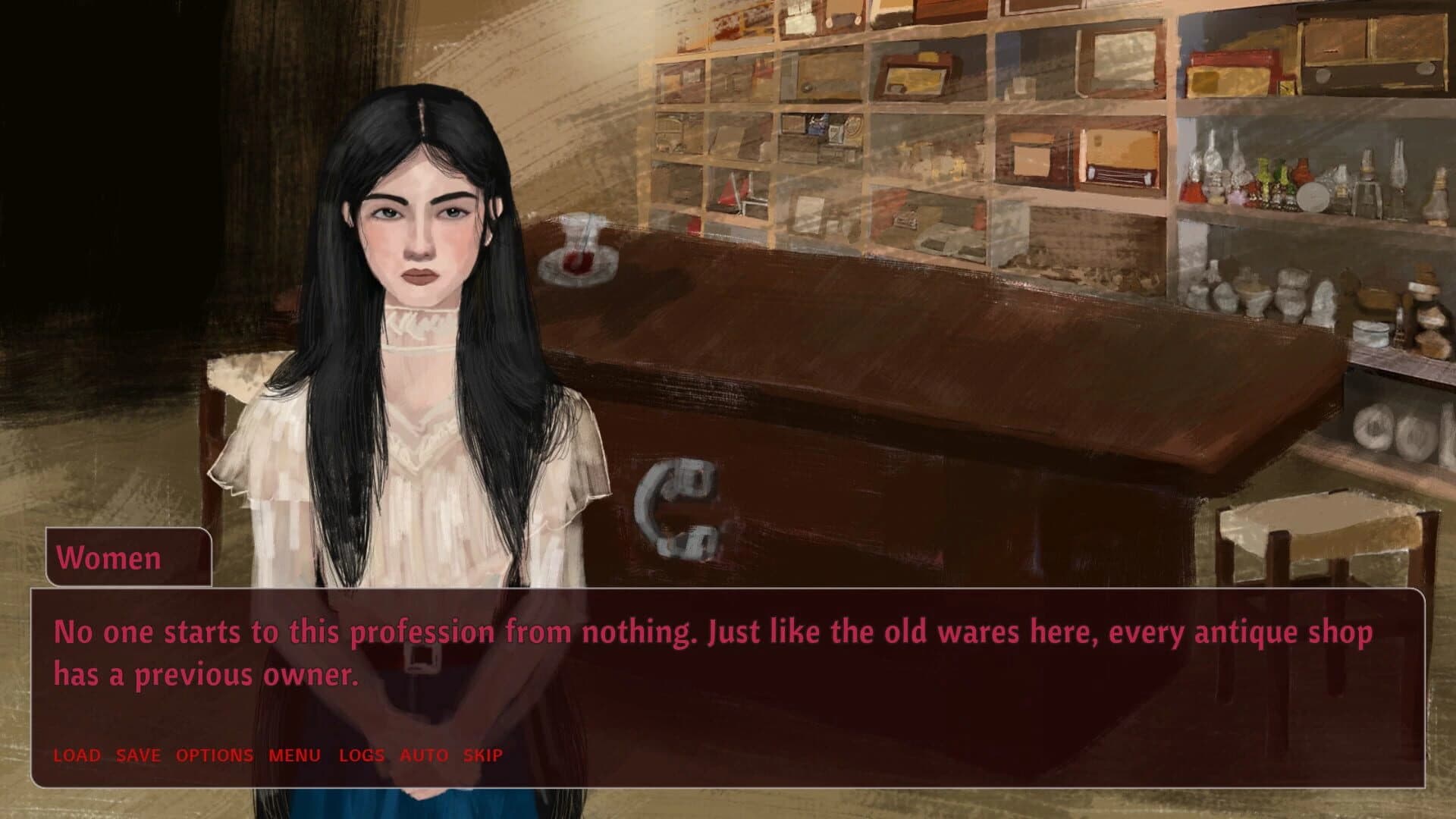1456x819 pixels.
Task: Activate SKIP mode to fast-forward dialogue
Action: click(482, 755)
